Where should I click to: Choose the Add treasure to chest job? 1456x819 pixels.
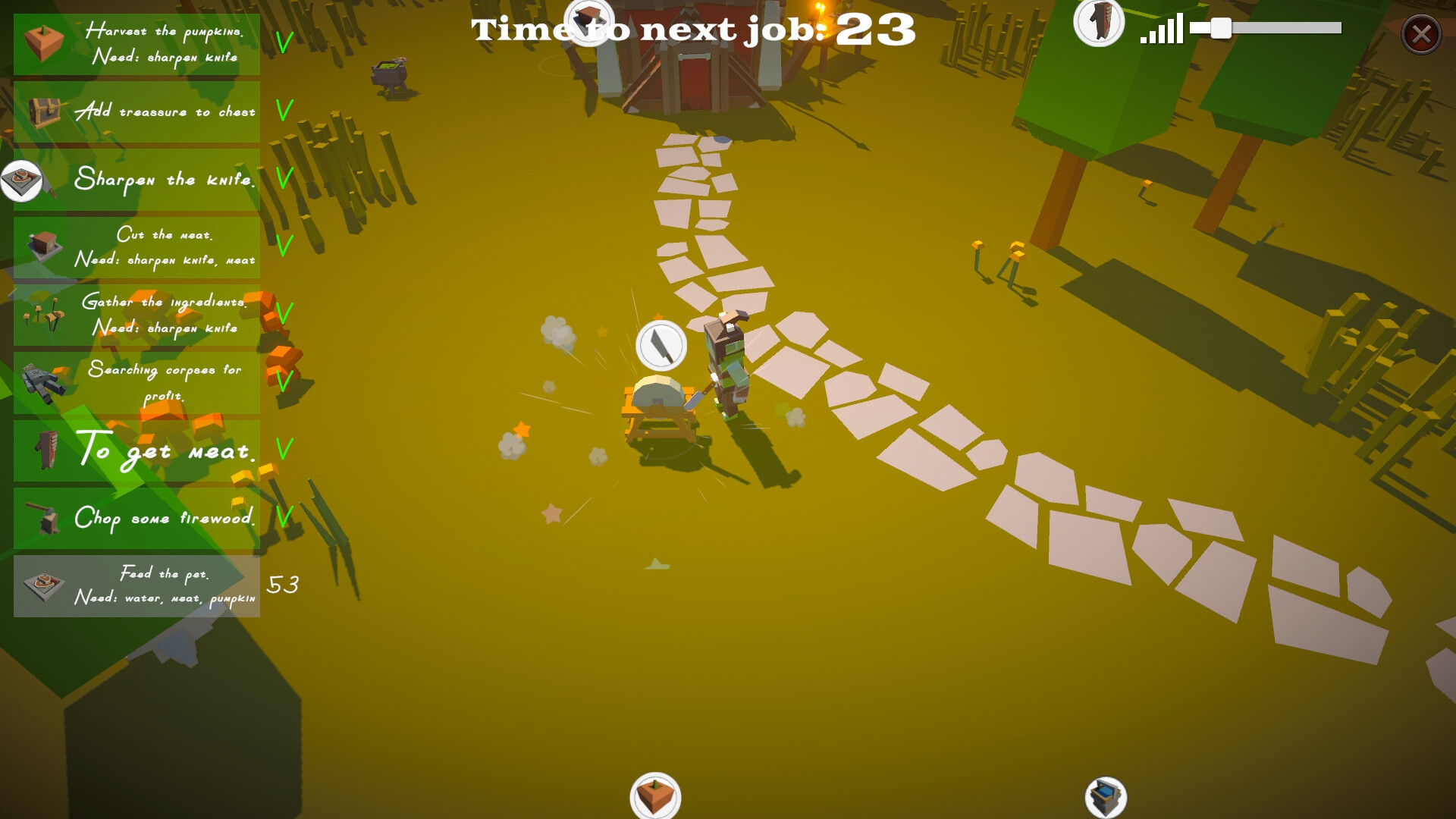point(136,111)
